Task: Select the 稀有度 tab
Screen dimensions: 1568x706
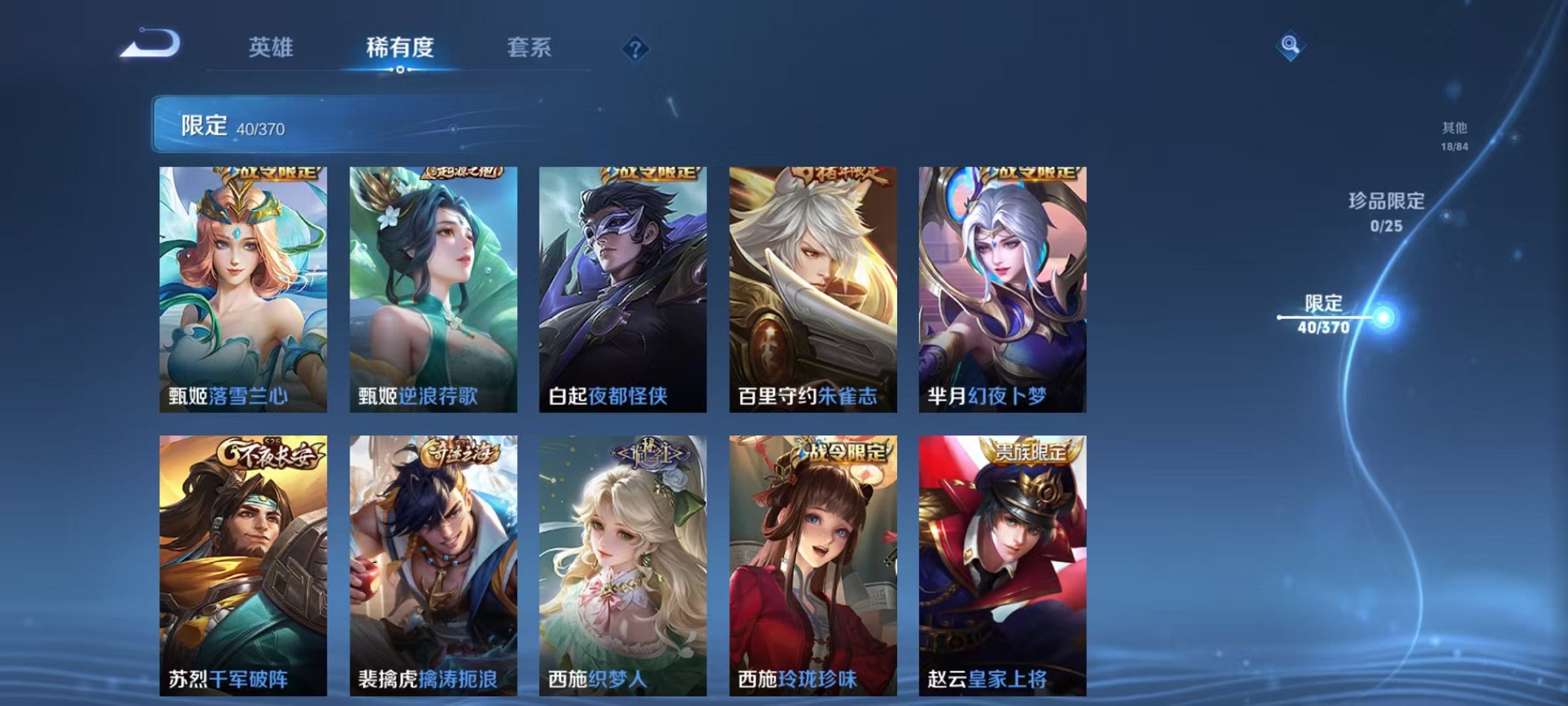Action: tap(400, 48)
